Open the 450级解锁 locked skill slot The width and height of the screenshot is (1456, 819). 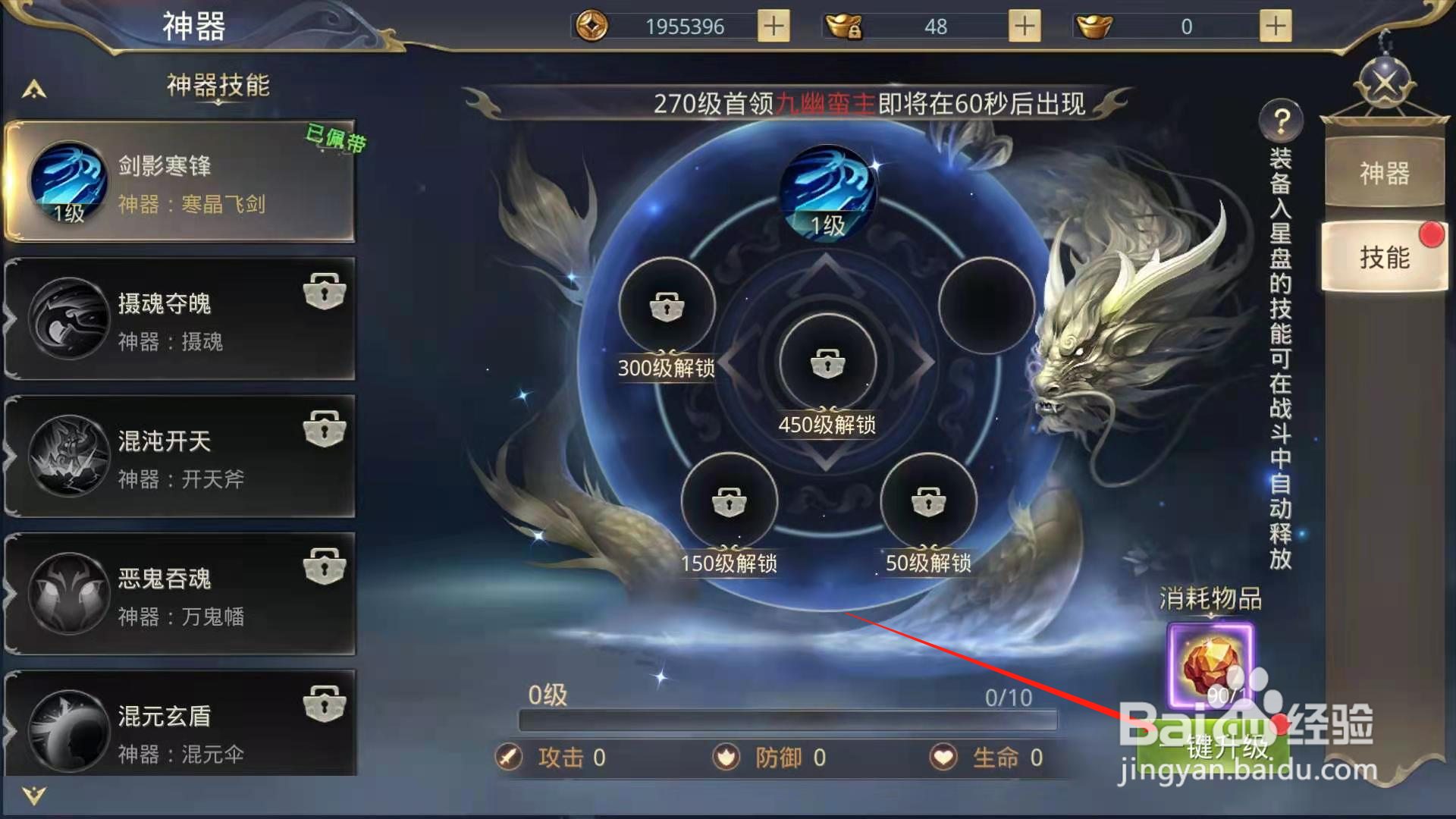pos(827,364)
